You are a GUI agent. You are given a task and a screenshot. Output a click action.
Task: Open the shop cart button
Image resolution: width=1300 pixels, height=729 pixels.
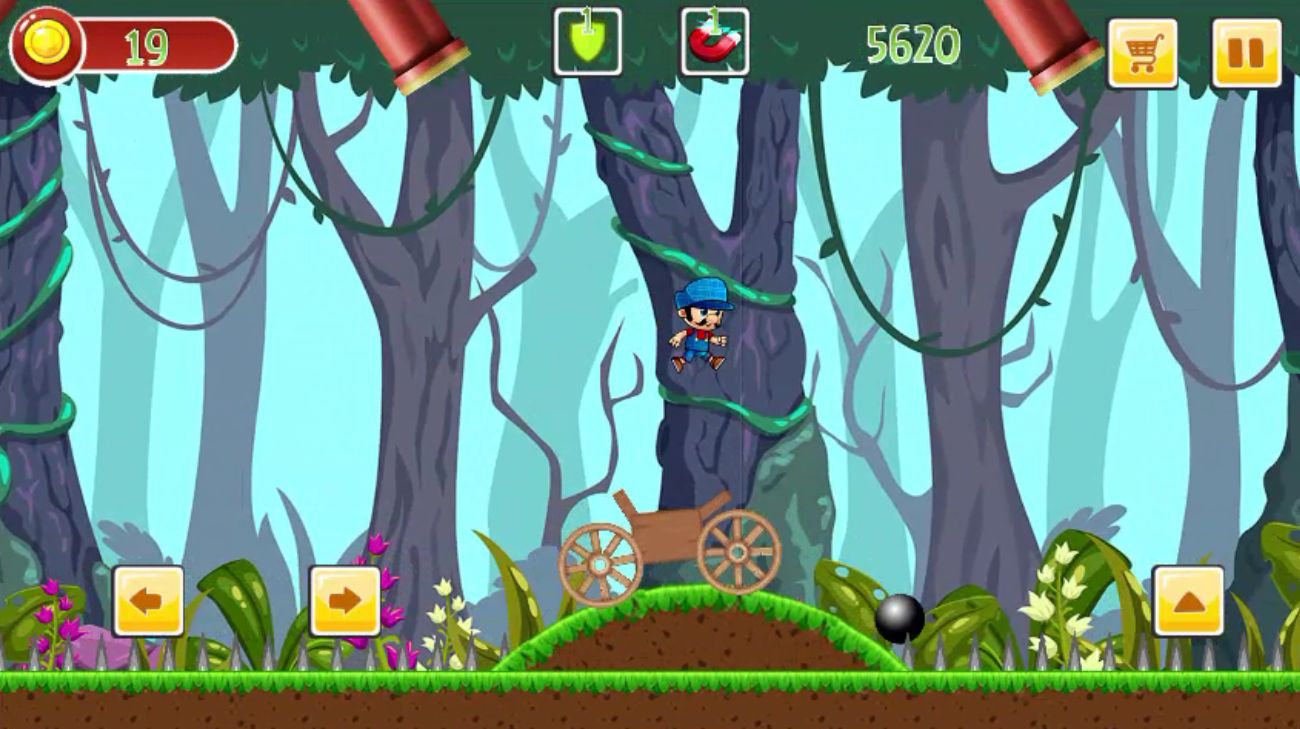tap(1141, 53)
